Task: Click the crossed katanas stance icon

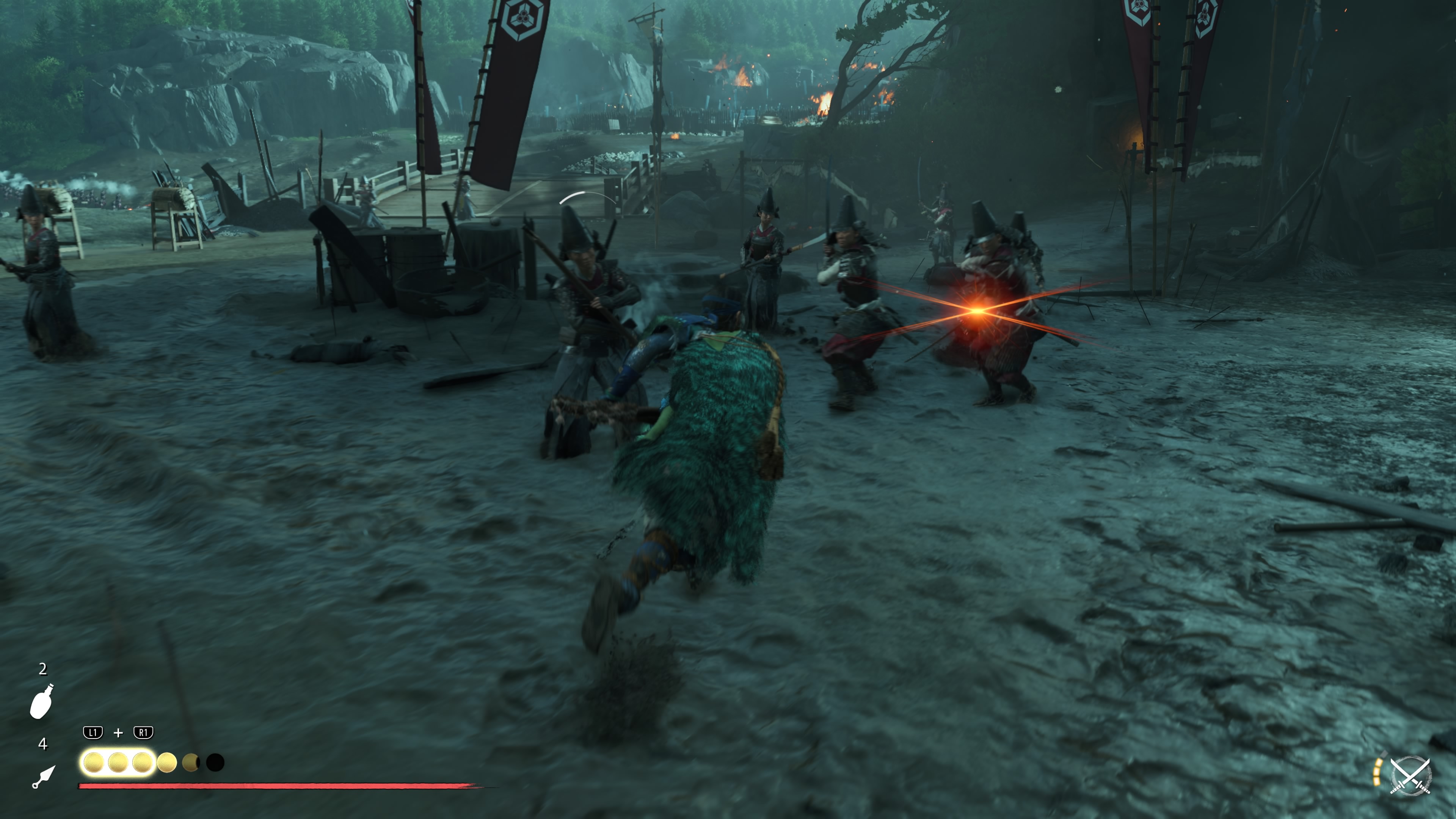Action: pos(1410,775)
